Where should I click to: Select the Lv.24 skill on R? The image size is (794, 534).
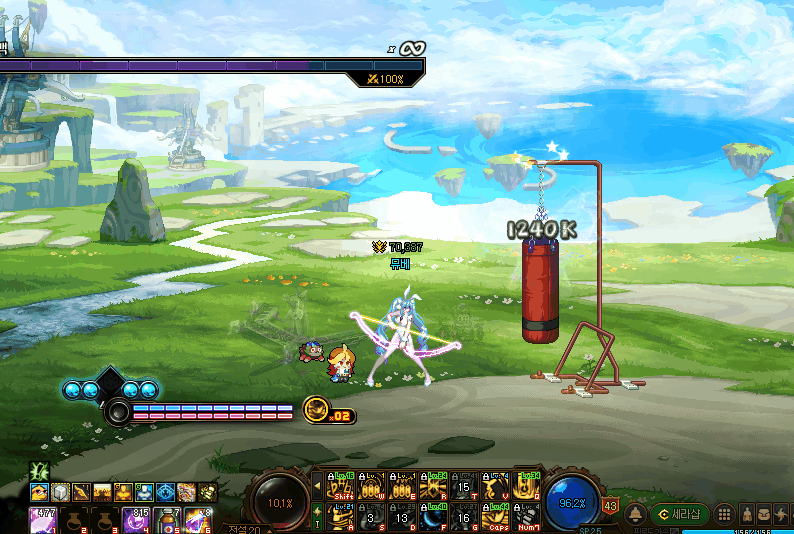[434, 486]
